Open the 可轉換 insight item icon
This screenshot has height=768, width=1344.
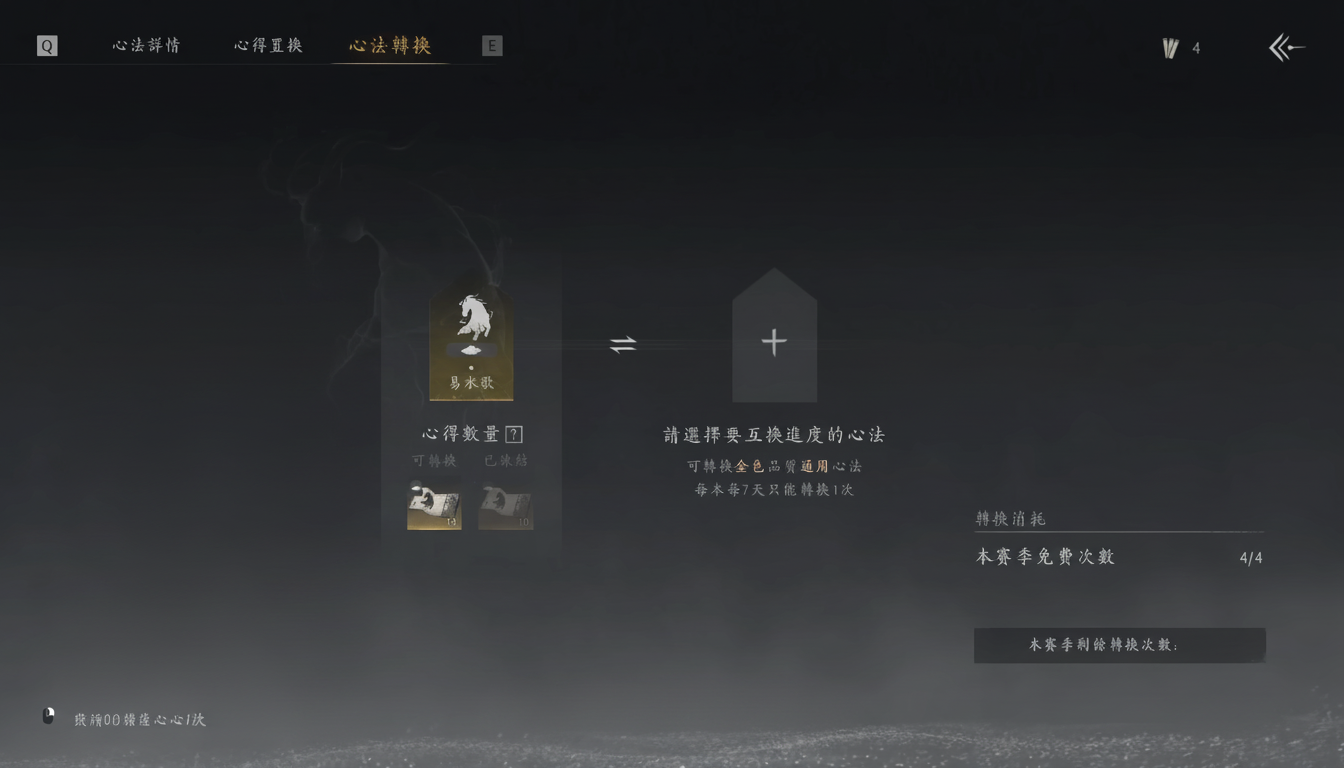pos(434,507)
